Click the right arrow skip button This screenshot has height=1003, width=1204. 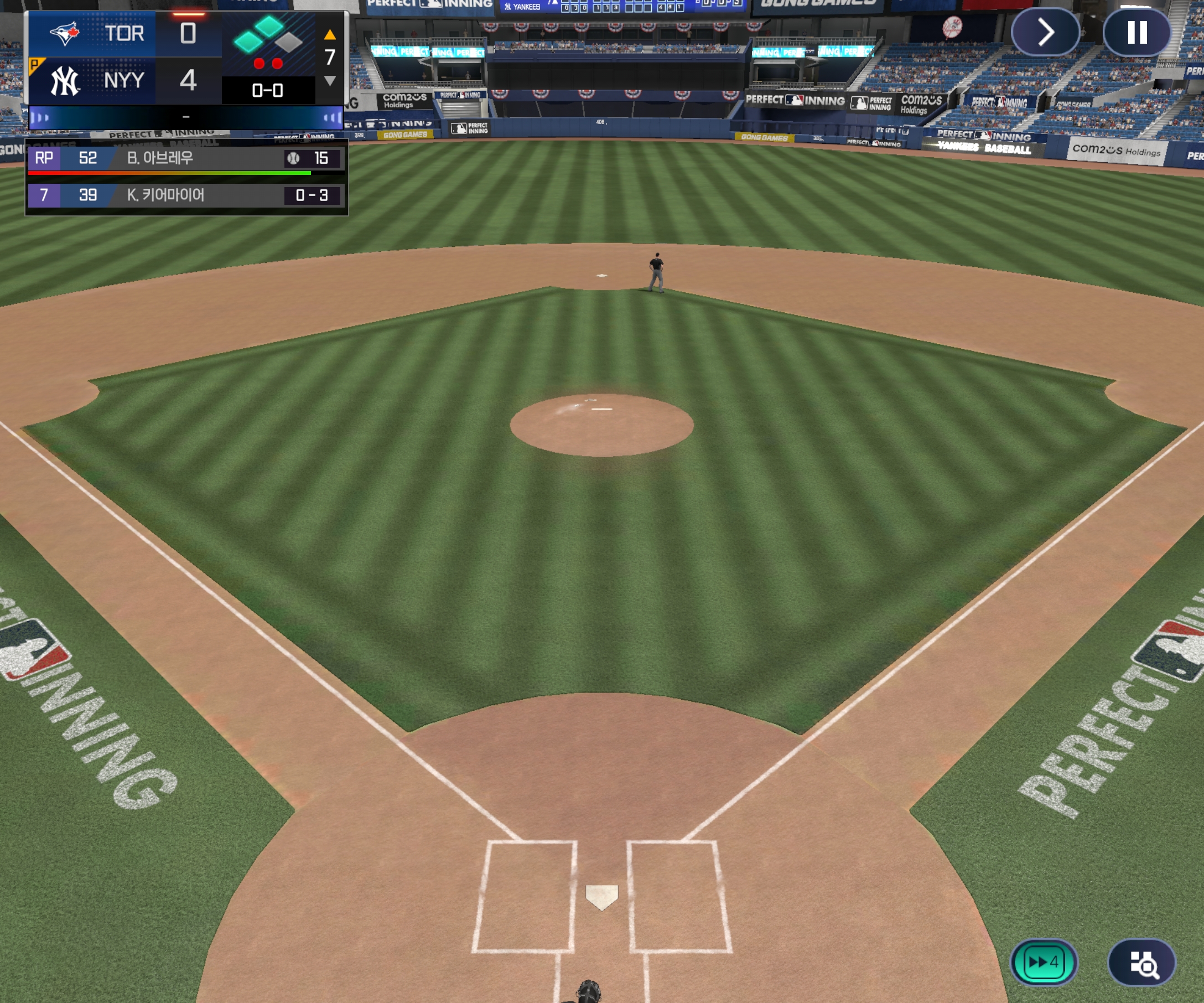1045,32
